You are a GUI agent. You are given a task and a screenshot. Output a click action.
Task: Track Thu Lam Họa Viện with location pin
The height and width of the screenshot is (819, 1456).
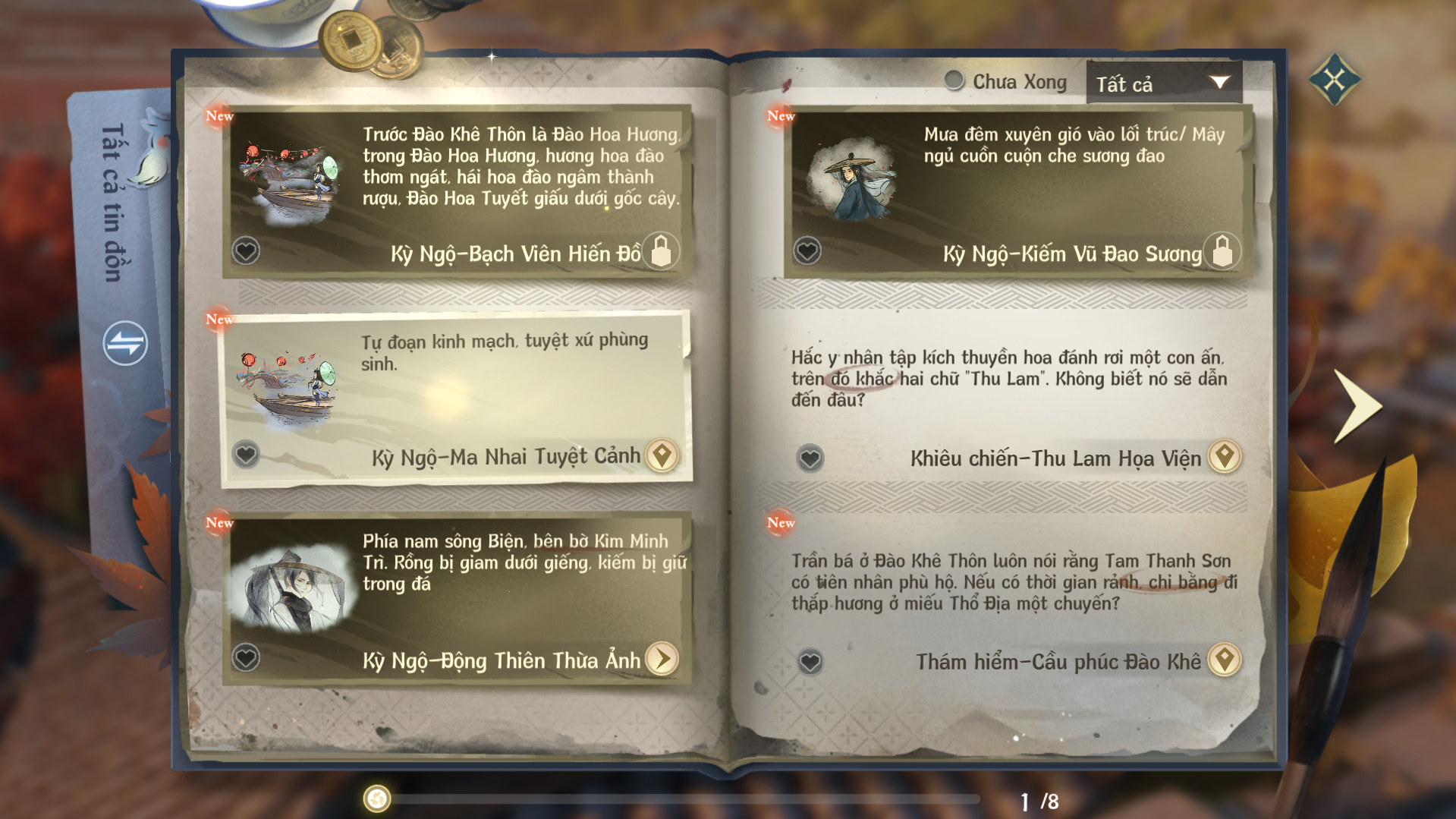coord(1225,456)
